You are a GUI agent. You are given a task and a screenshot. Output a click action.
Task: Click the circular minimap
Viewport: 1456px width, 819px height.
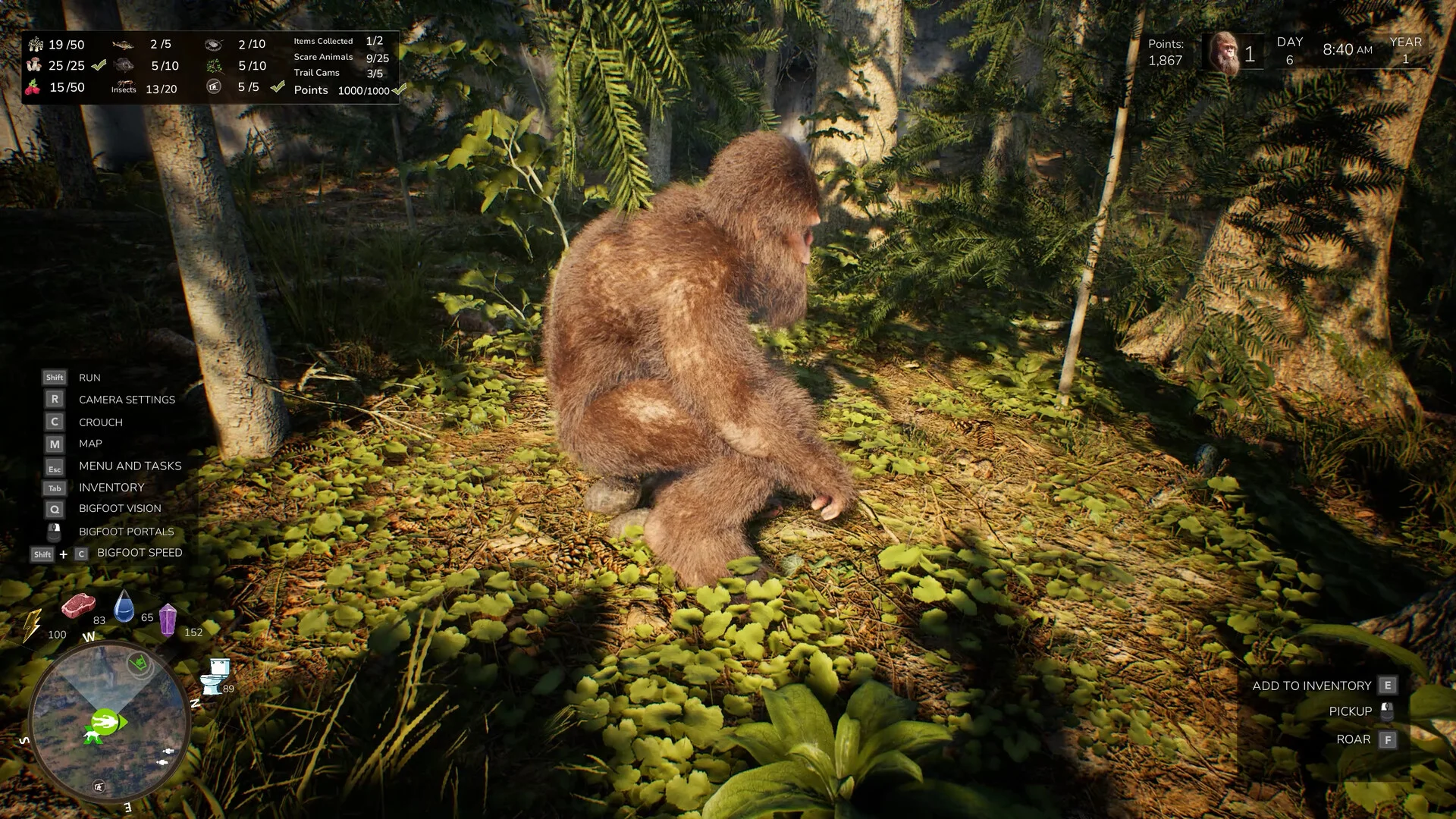[108, 722]
